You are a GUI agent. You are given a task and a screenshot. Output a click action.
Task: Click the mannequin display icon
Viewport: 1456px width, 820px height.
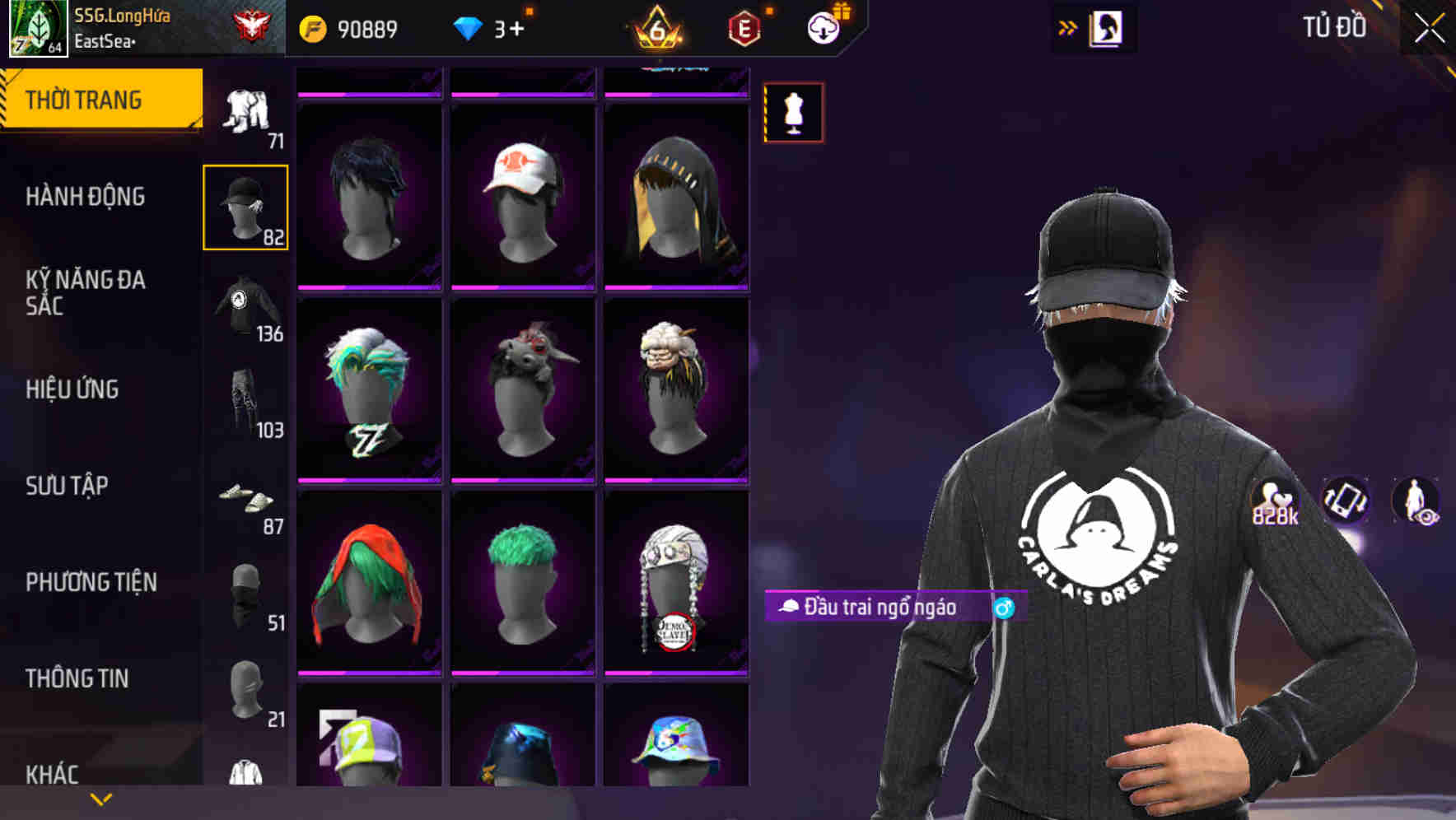[x=793, y=112]
